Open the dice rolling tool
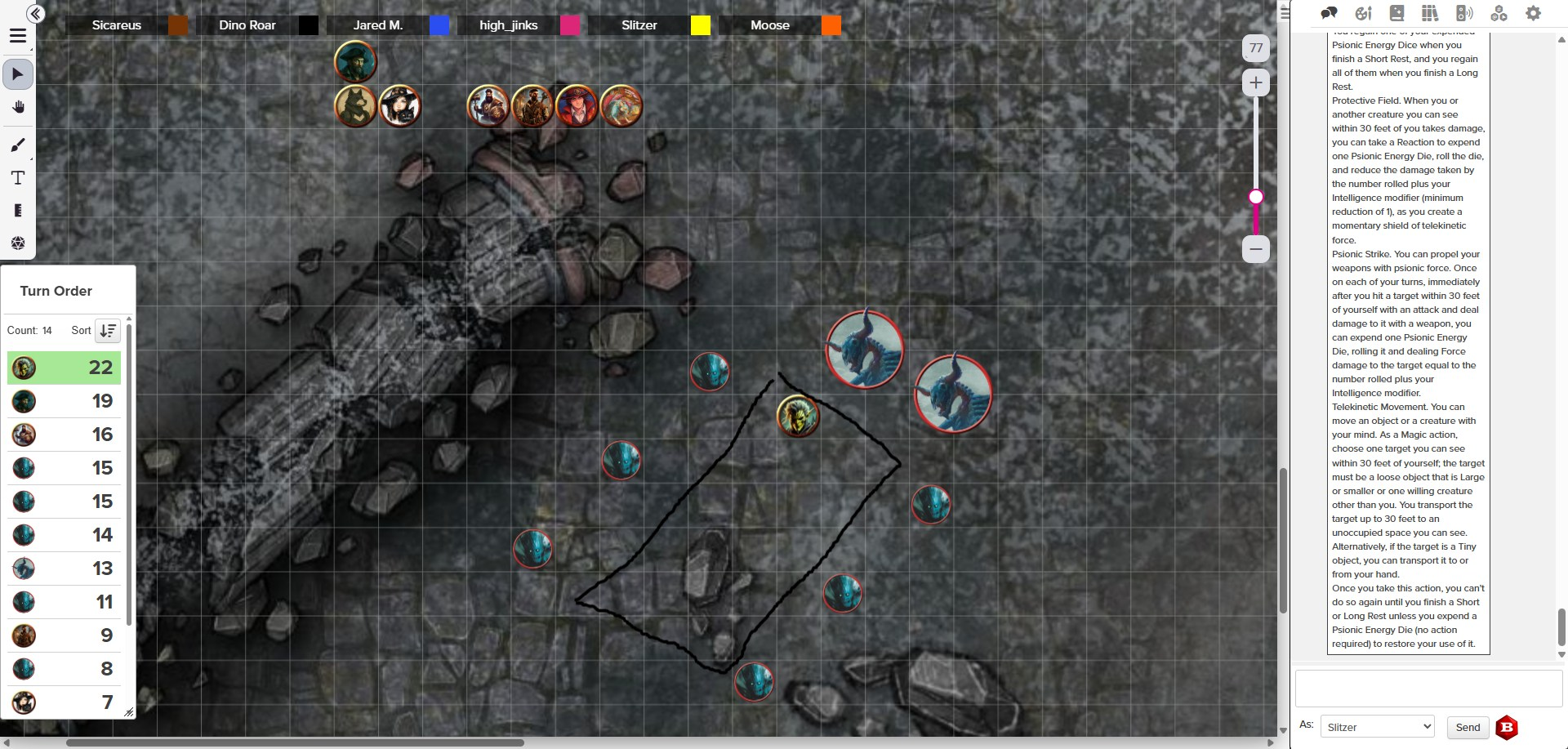This screenshot has width=1568, height=749. click(18, 243)
